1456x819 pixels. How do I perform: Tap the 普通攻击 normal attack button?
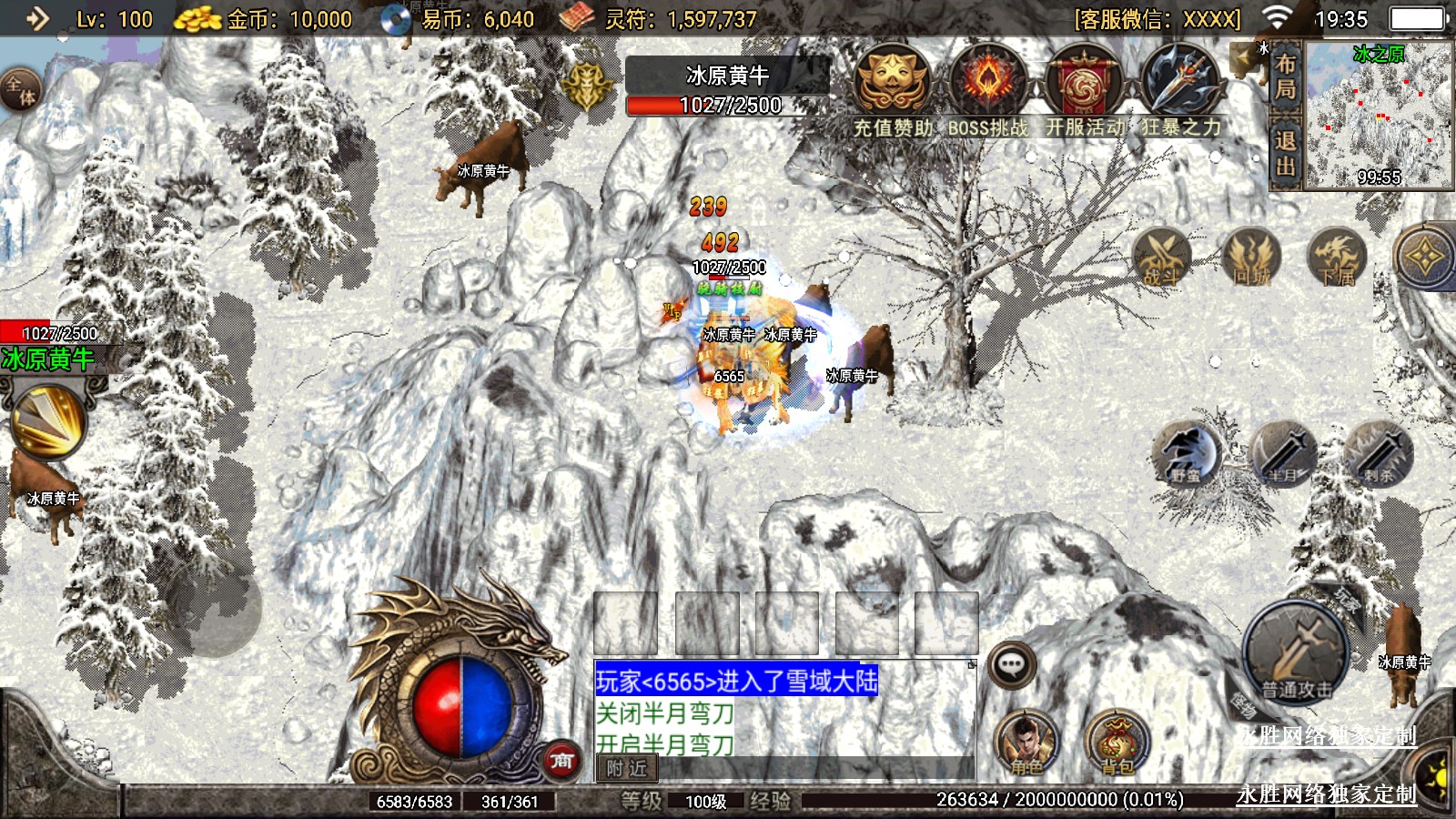click(x=1297, y=651)
